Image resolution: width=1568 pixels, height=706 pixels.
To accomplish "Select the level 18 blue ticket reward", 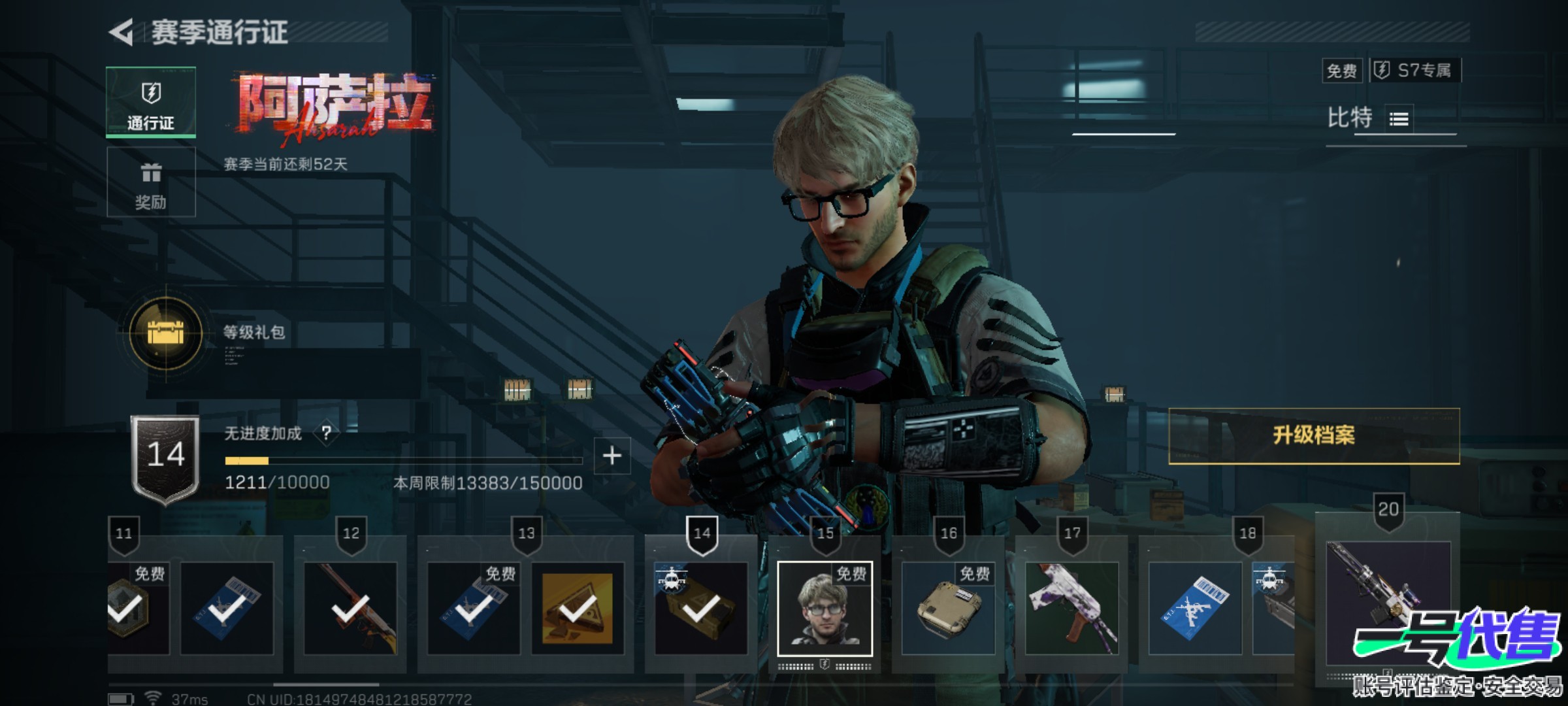I will [1195, 609].
